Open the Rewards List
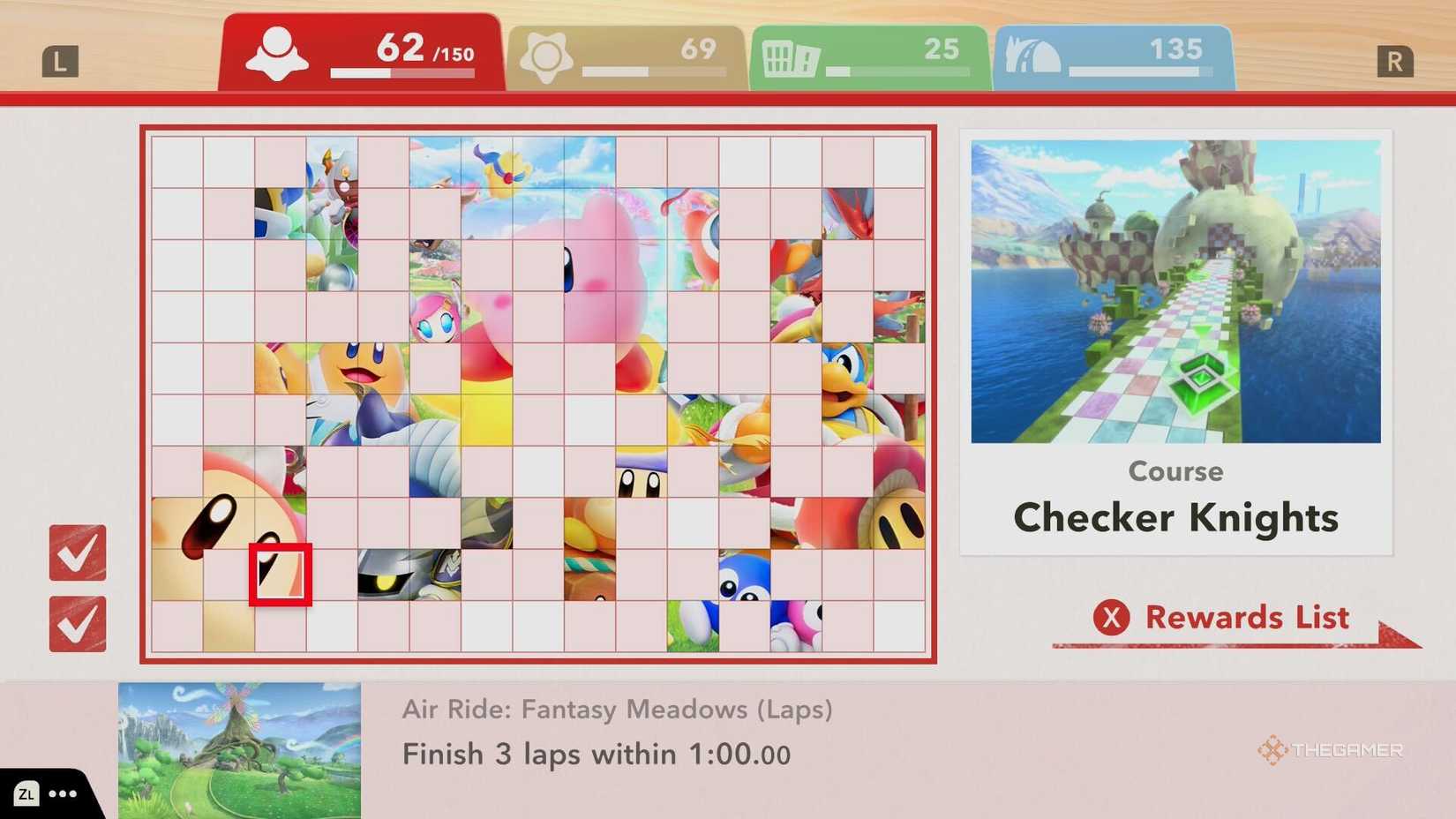 click(x=1247, y=619)
